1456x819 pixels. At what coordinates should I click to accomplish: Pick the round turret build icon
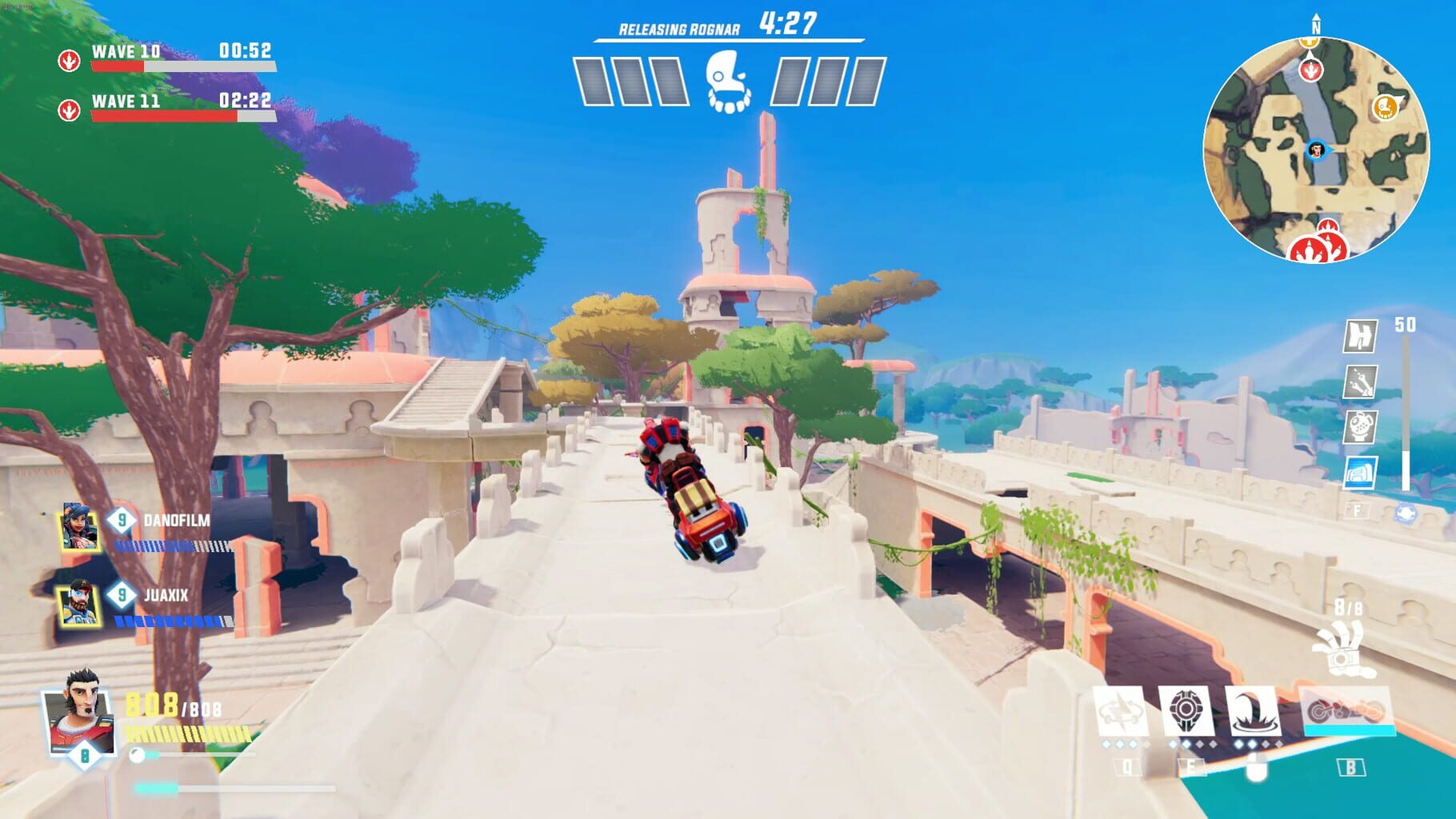[x=1361, y=427]
